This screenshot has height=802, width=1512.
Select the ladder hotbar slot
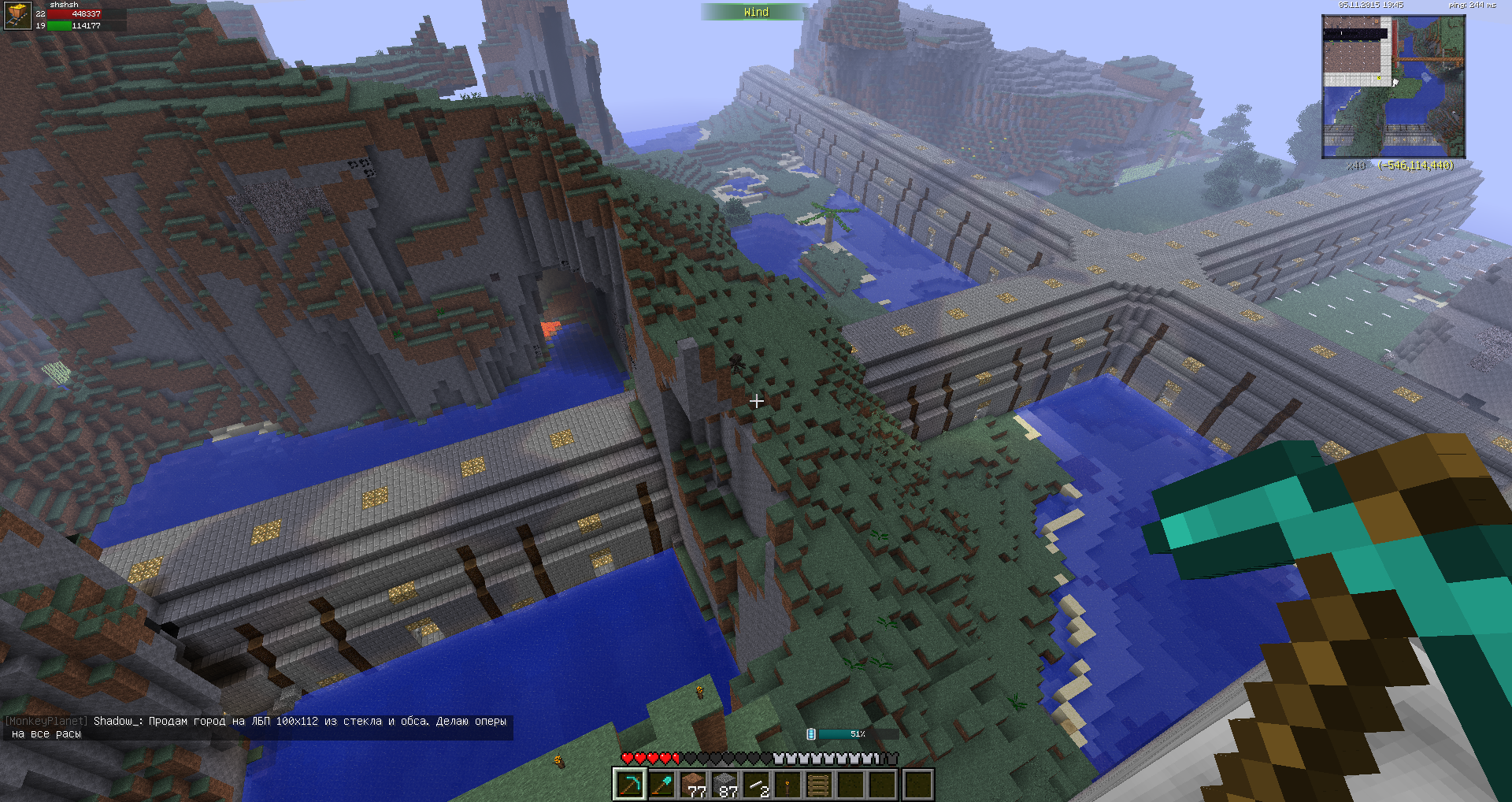[x=820, y=785]
